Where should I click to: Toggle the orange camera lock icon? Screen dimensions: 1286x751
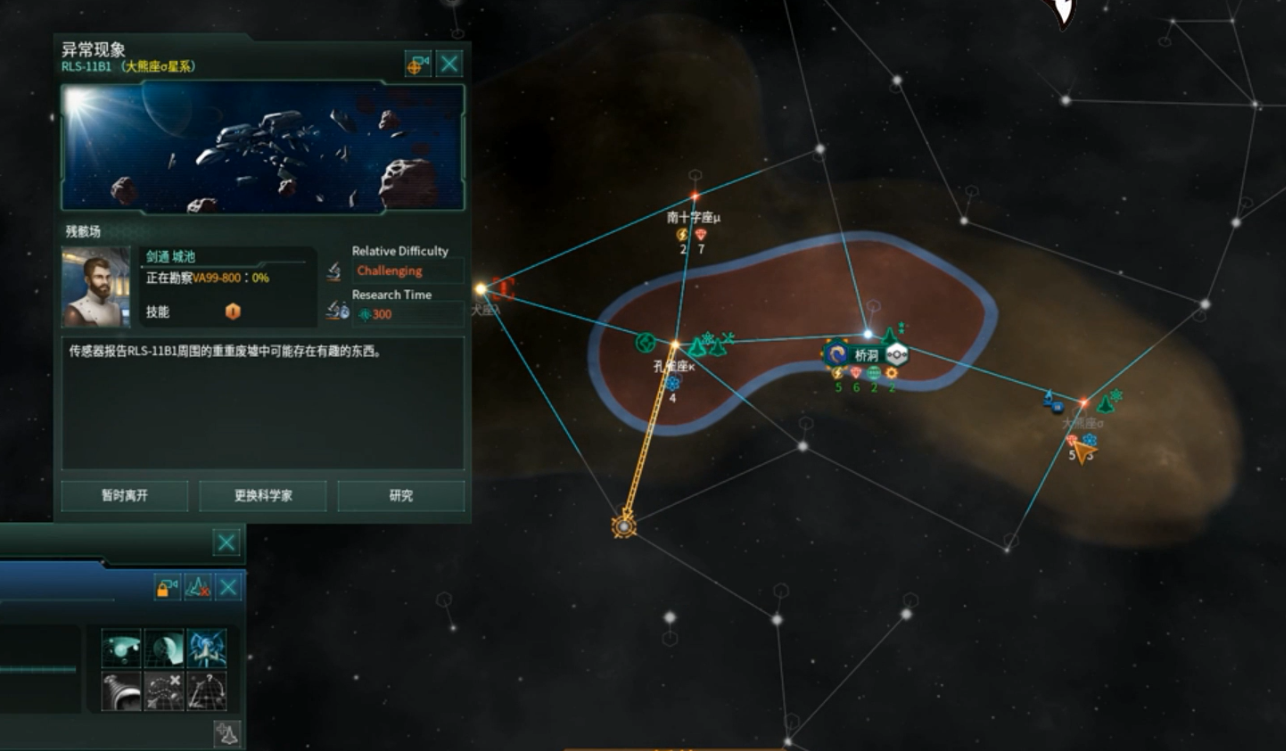167,587
